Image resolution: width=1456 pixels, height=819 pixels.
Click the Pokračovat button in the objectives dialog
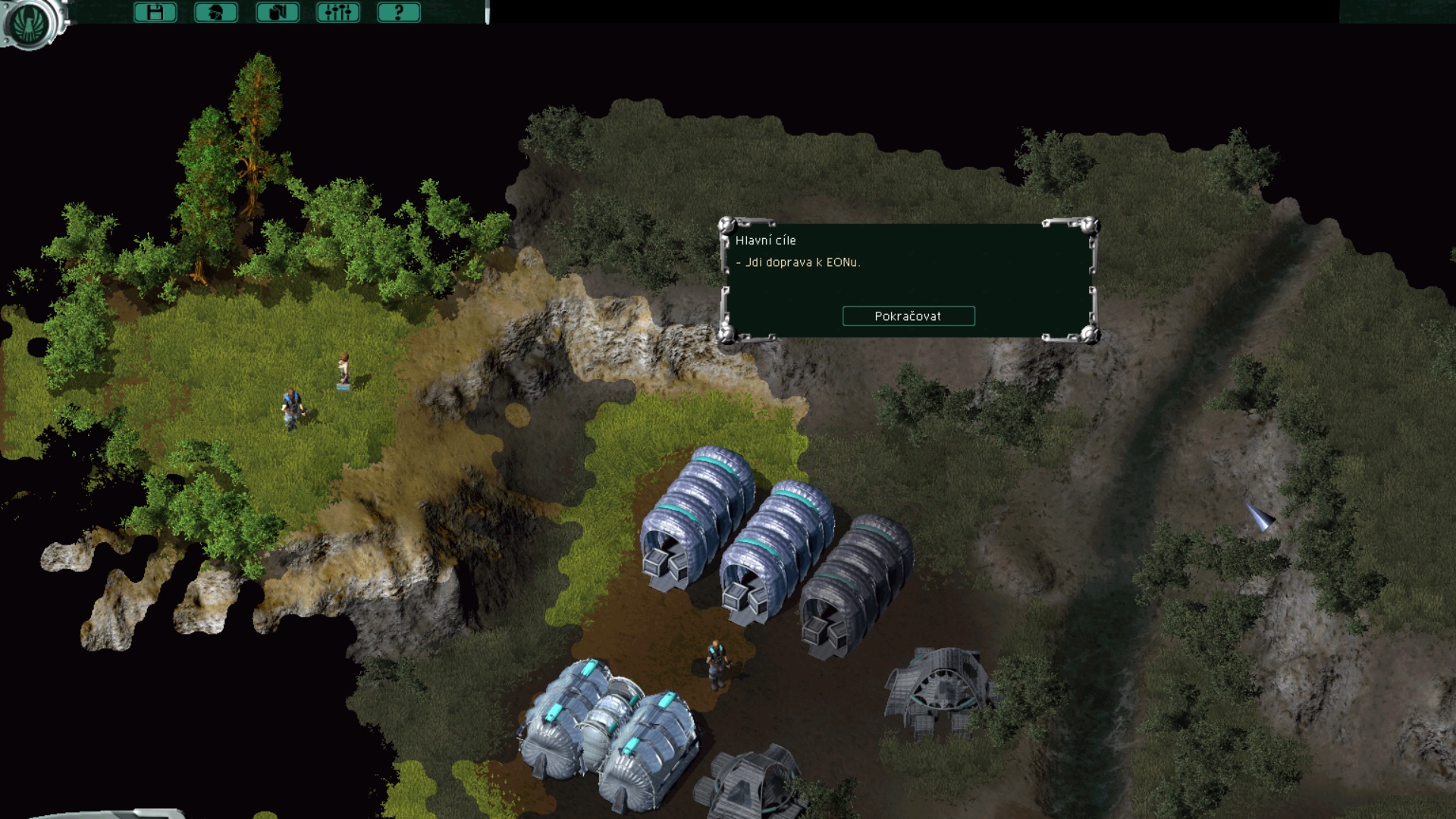coord(908,316)
